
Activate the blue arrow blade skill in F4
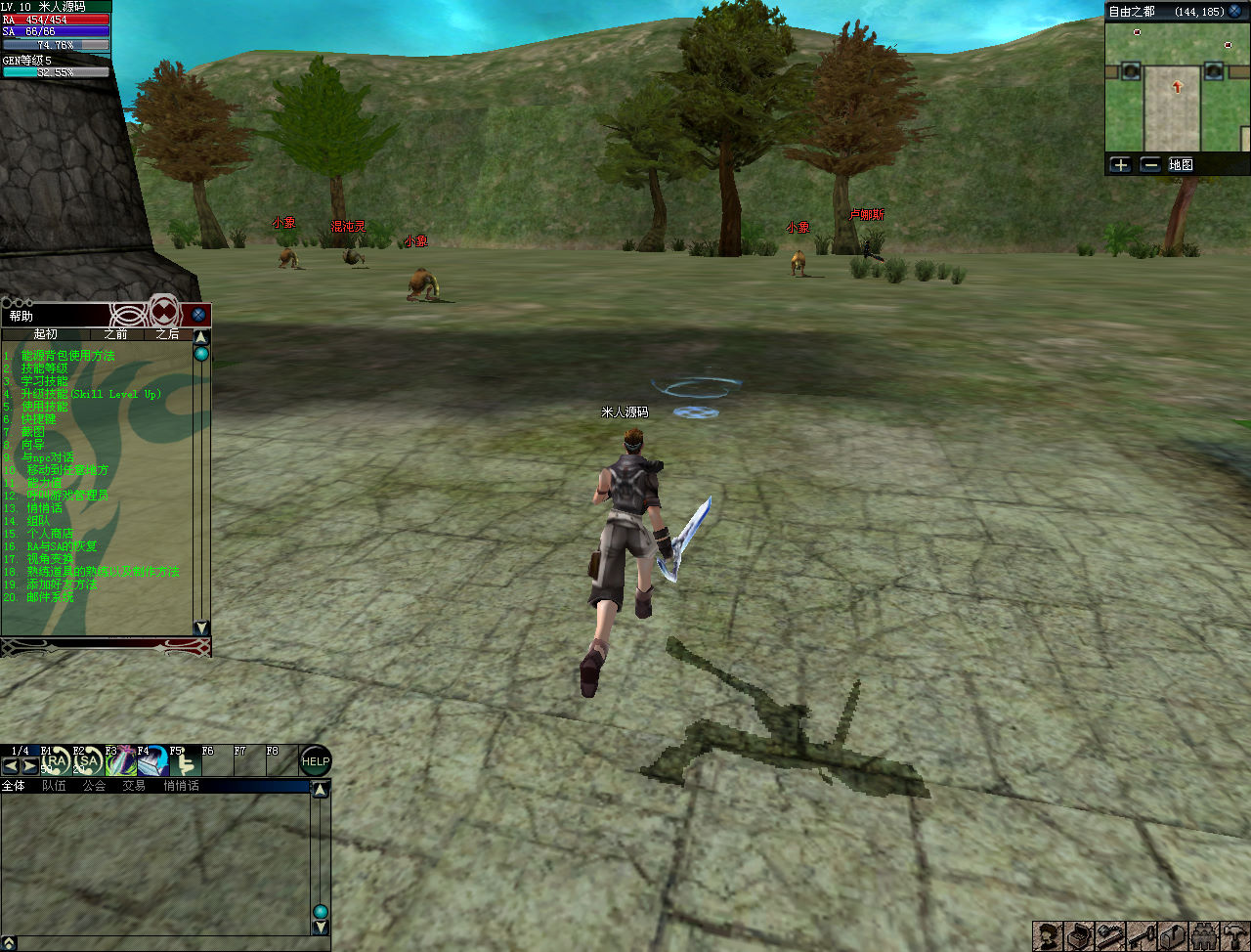(x=152, y=761)
